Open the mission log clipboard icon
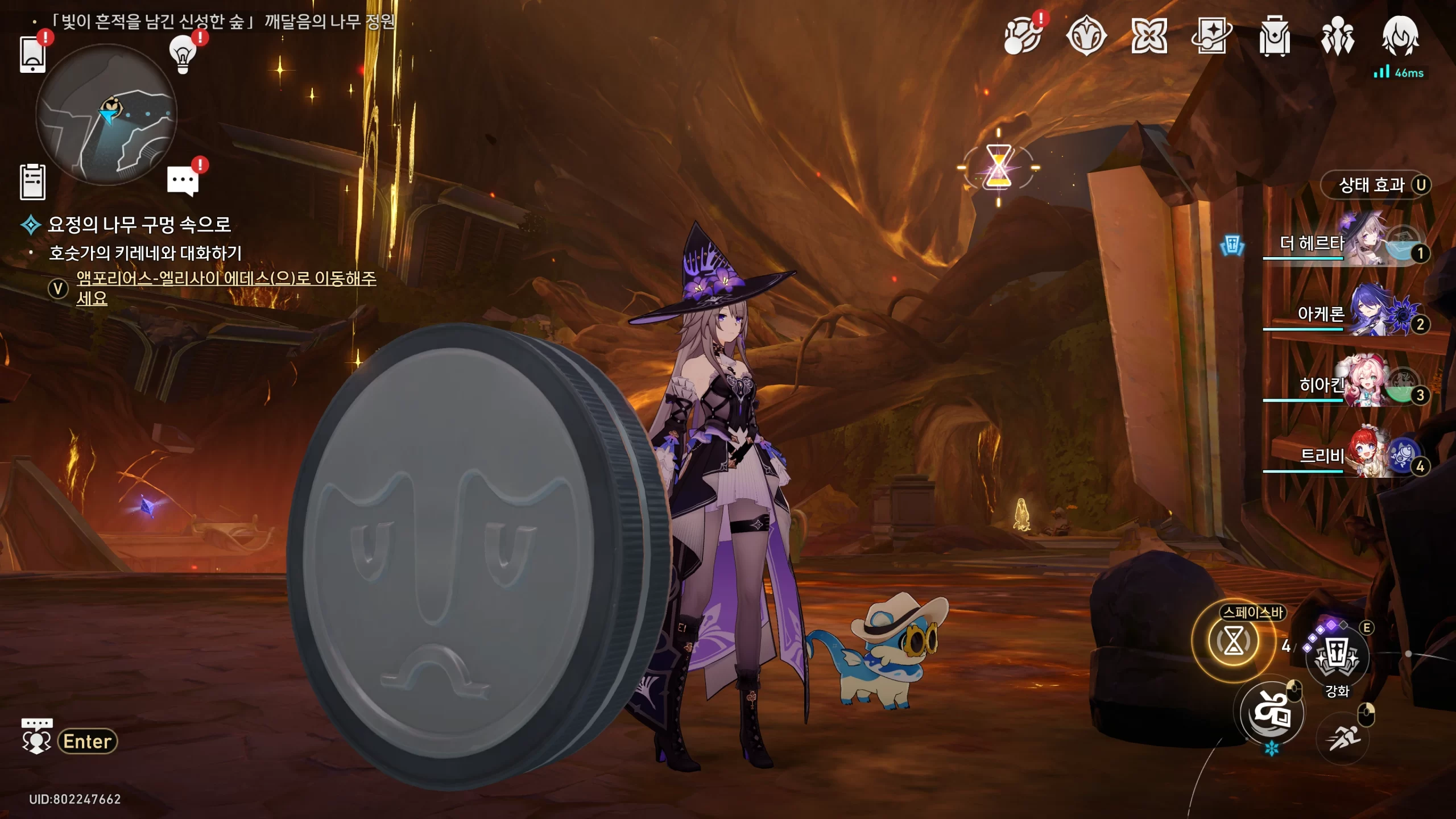The height and width of the screenshot is (819, 1456). pyautogui.click(x=32, y=182)
